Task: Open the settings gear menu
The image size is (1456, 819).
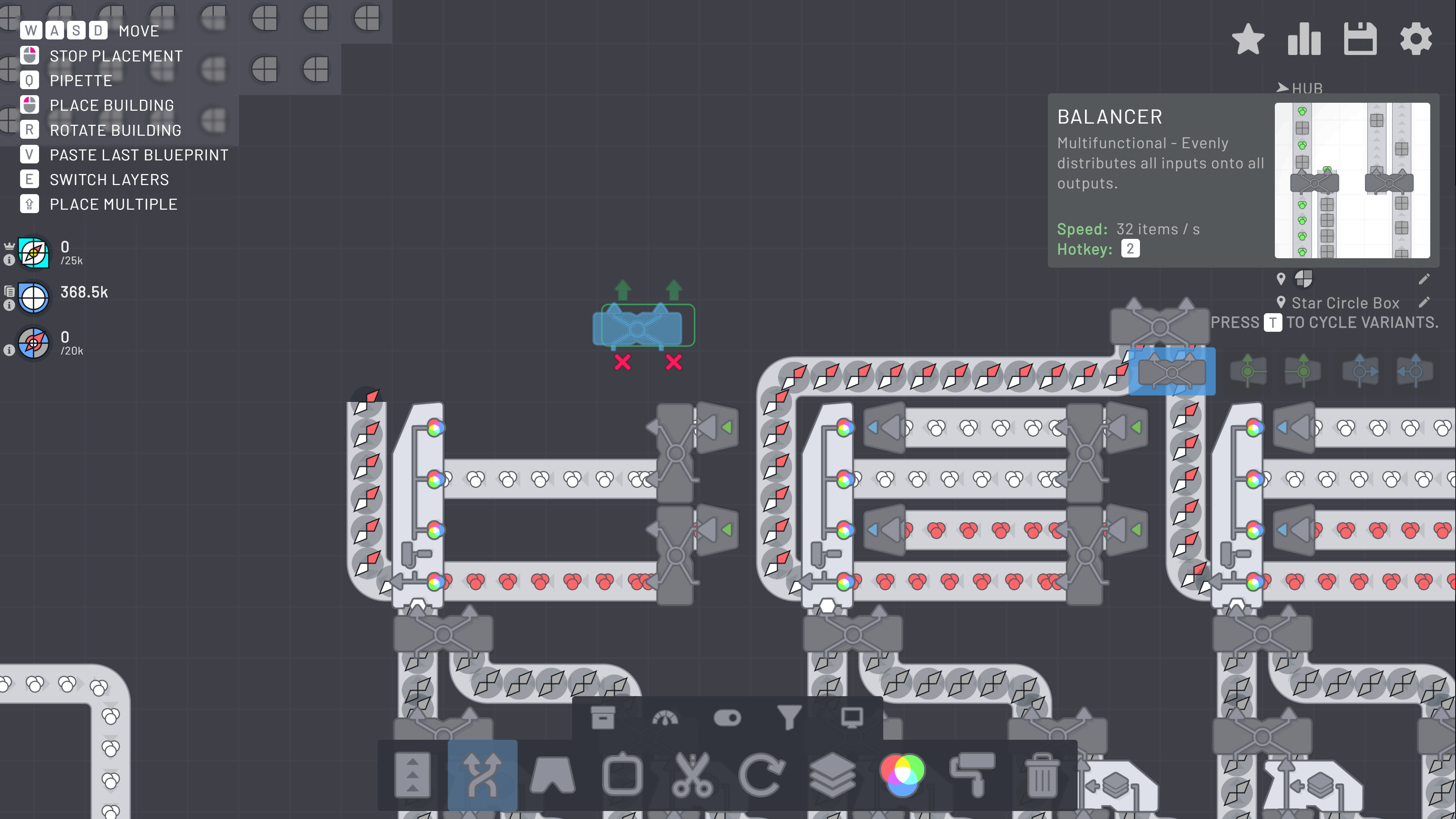Action: 1416,38
